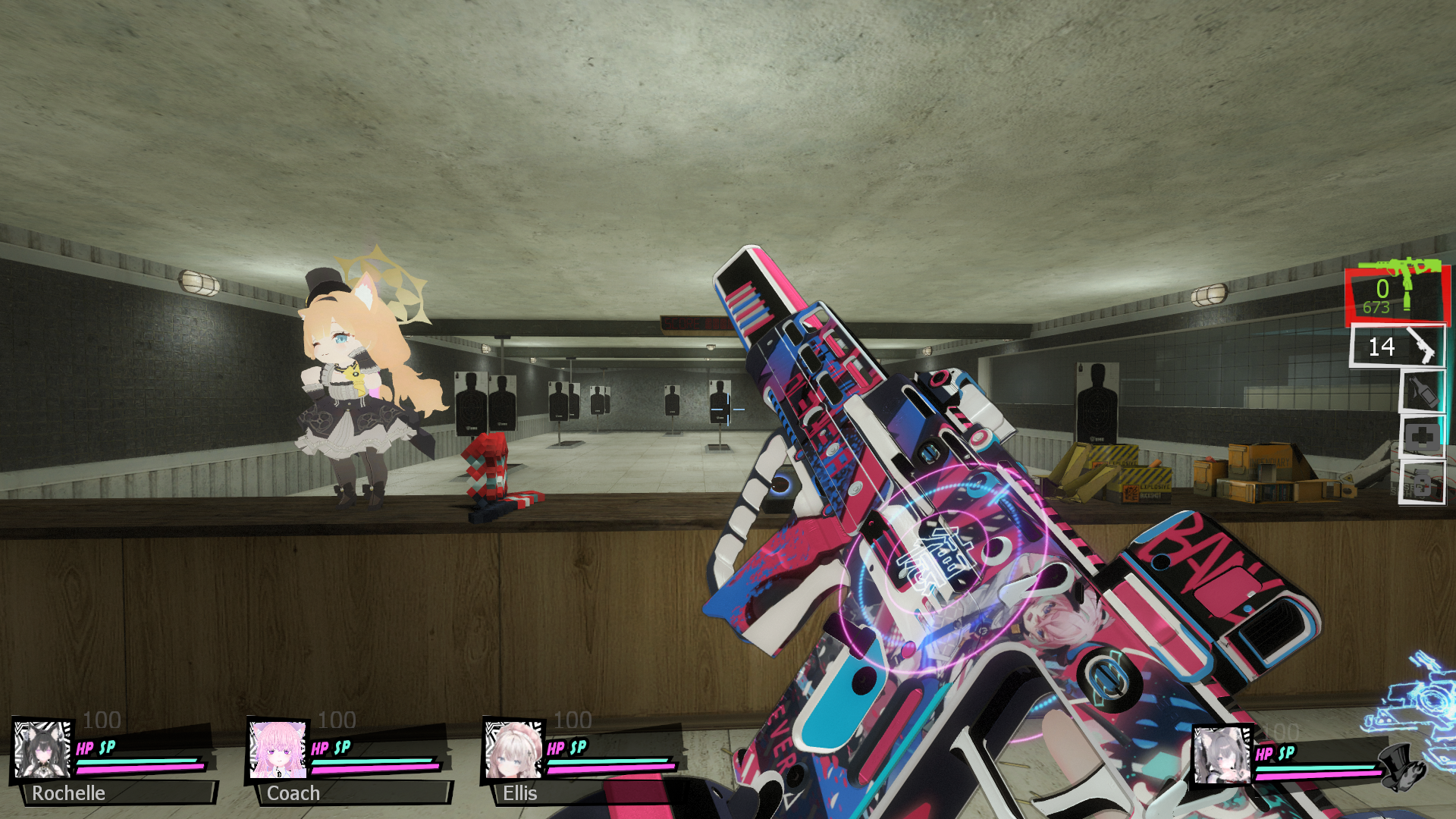Select the pain pills bottle slot
Screen dimensions: 1456x819
[x=1422, y=482]
